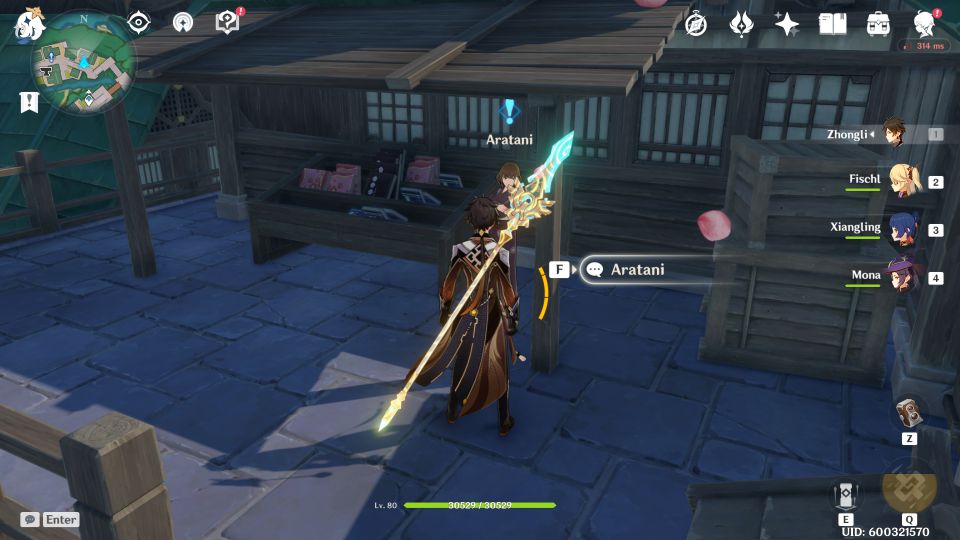Open the flame-shaped icon beside the compass
This screenshot has height=540, width=960.
tap(741, 24)
